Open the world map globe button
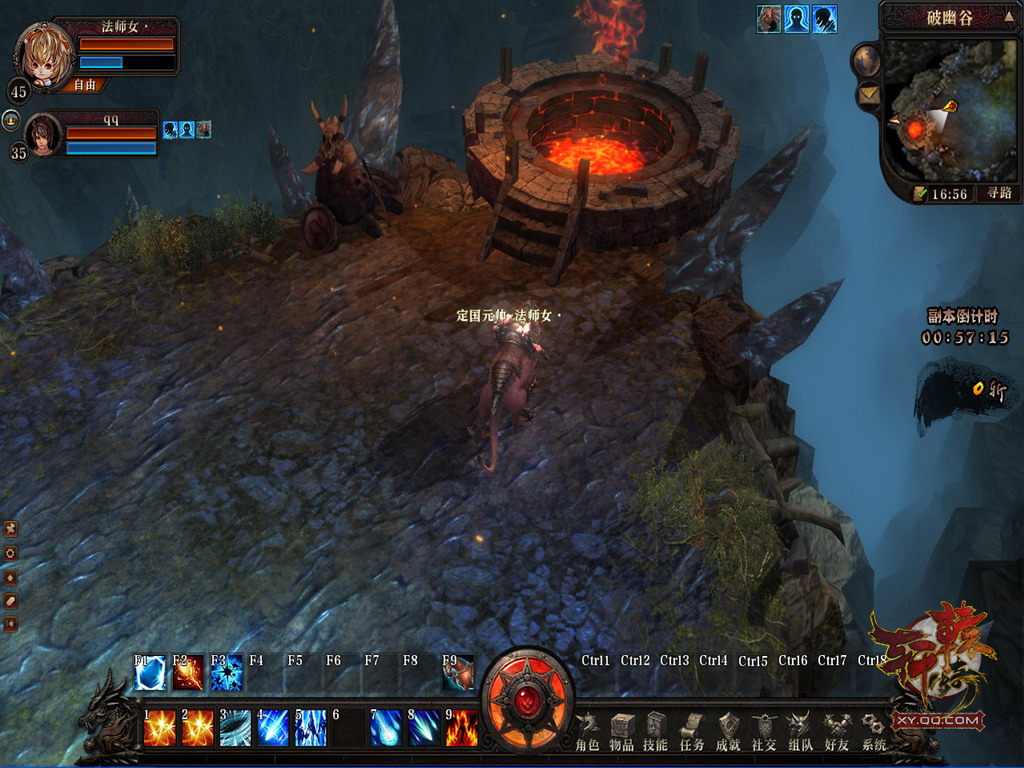This screenshot has width=1024, height=768. tap(866, 61)
